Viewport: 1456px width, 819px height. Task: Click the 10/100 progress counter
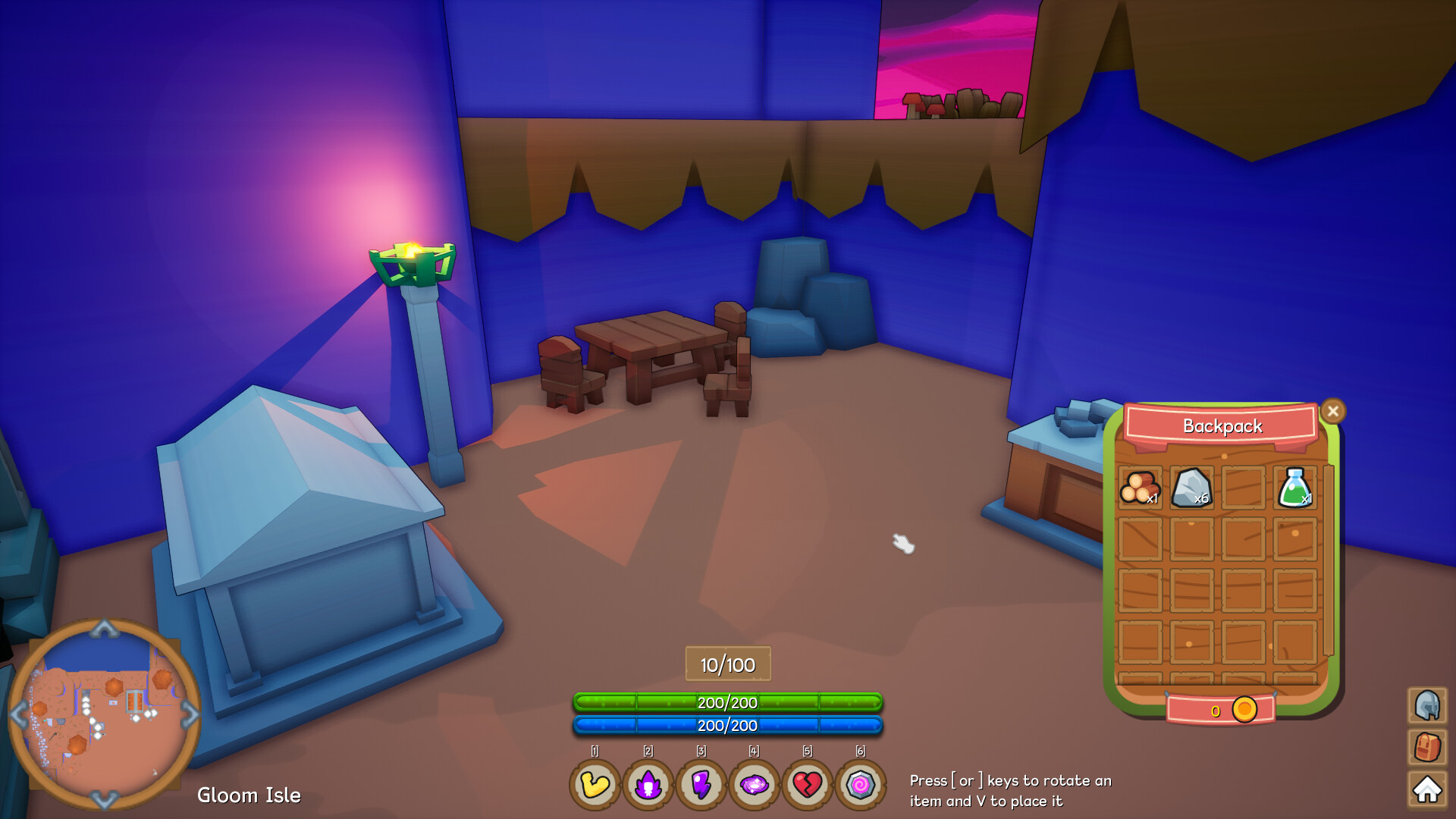coord(727,664)
